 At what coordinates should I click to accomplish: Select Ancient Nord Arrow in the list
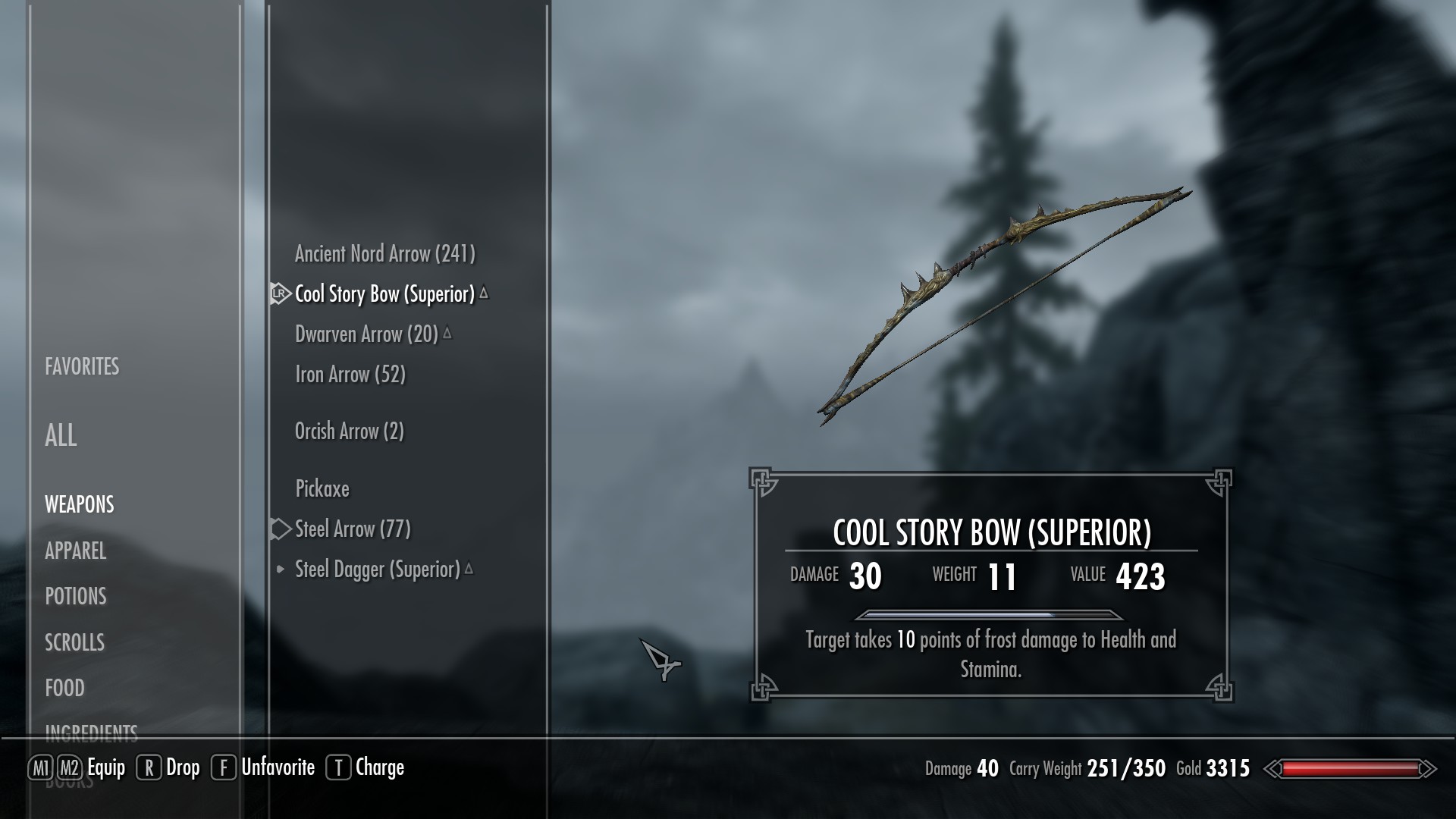[384, 254]
